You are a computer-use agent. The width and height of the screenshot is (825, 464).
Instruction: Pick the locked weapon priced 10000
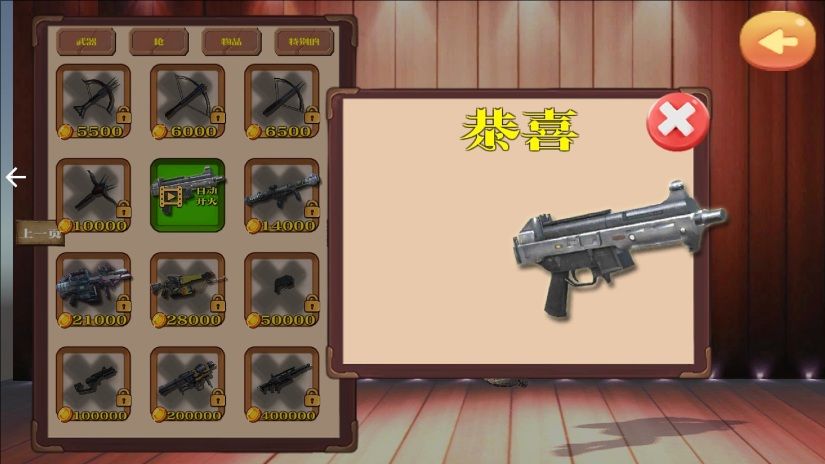(93, 196)
